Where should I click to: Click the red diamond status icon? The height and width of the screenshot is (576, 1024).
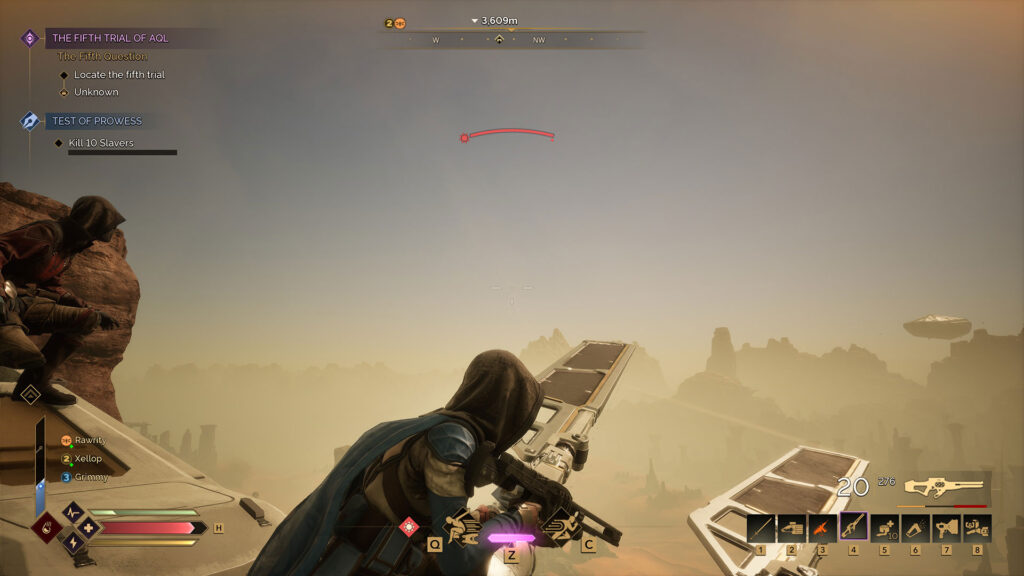point(408,526)
